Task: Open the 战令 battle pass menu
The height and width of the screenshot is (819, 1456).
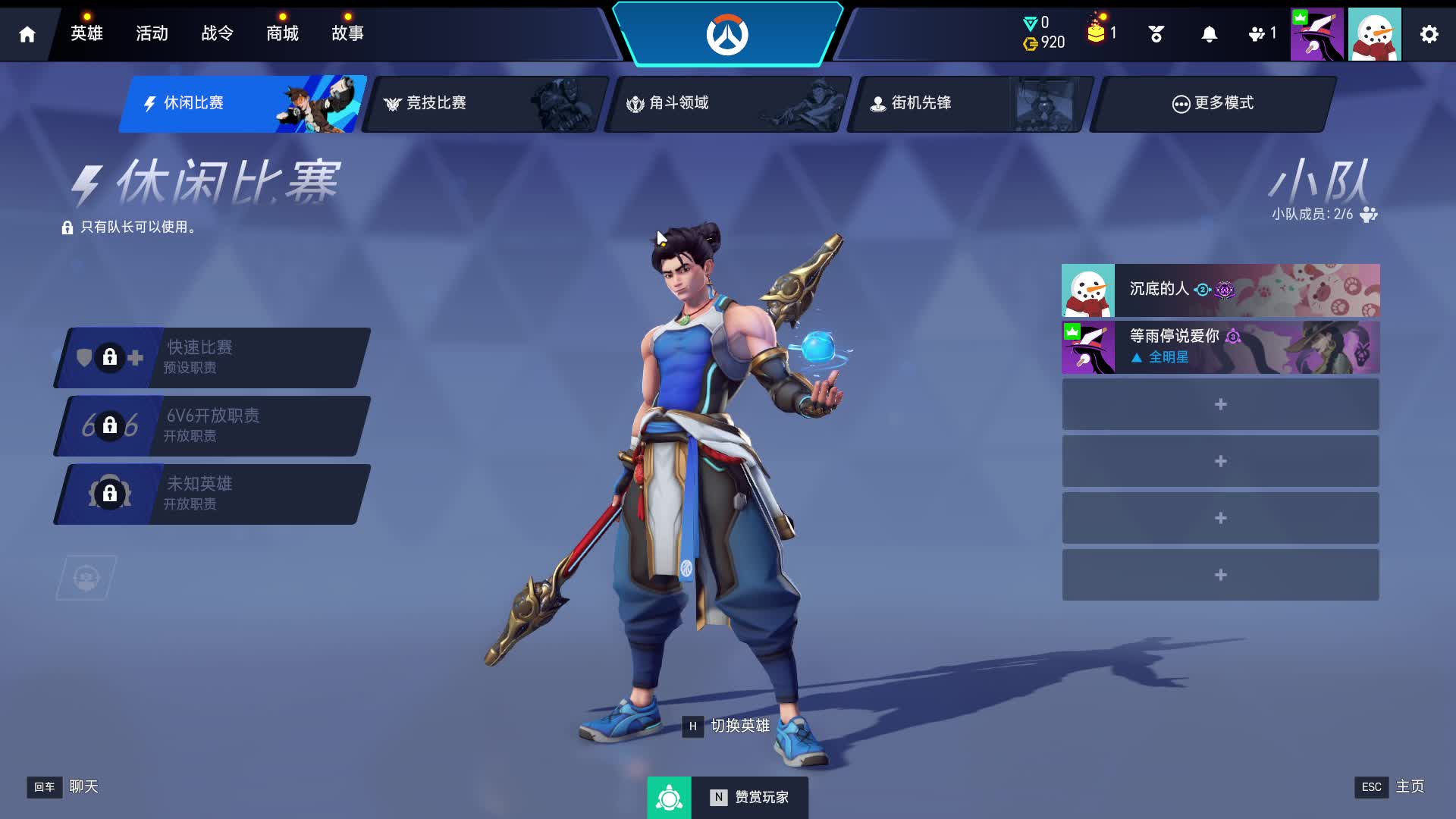Action: (217, 33)
